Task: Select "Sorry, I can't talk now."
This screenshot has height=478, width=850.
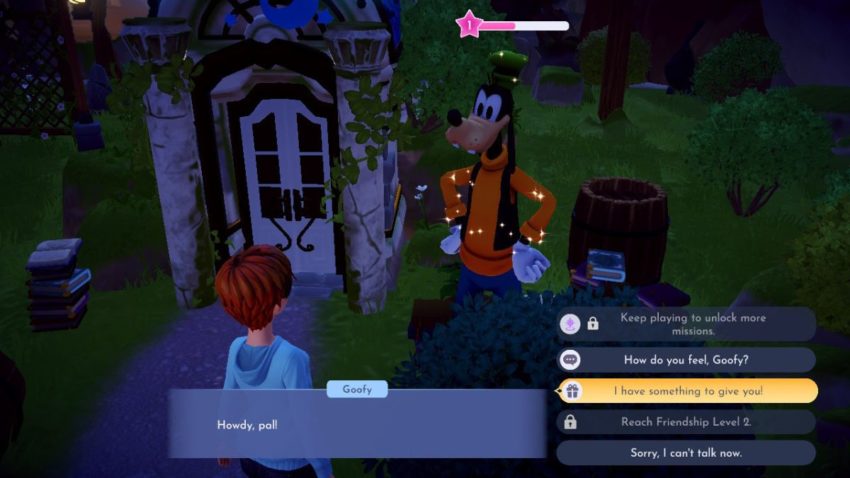Action: [686, 453]
